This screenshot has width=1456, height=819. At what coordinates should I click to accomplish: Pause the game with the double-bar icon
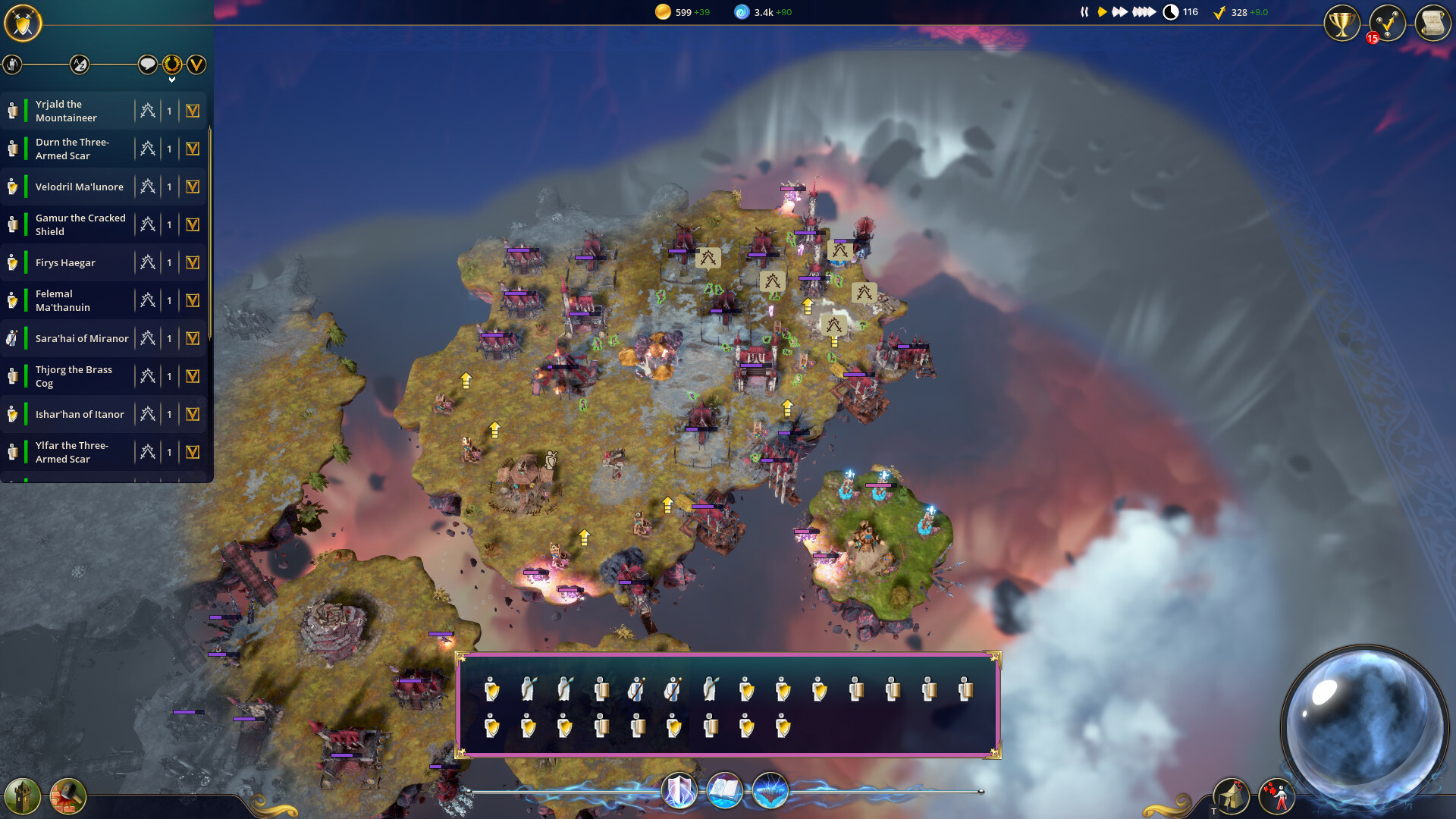tap(1083, 11)
